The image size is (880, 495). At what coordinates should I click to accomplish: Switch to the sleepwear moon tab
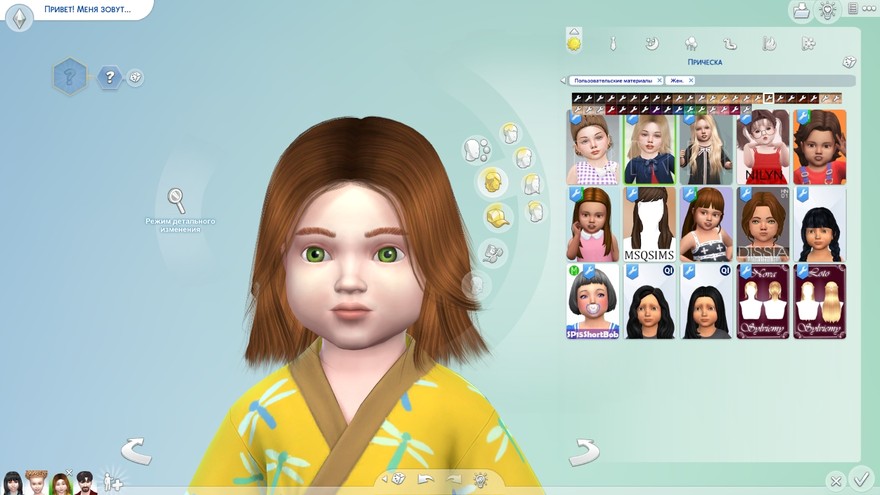[x=651, y=43]
